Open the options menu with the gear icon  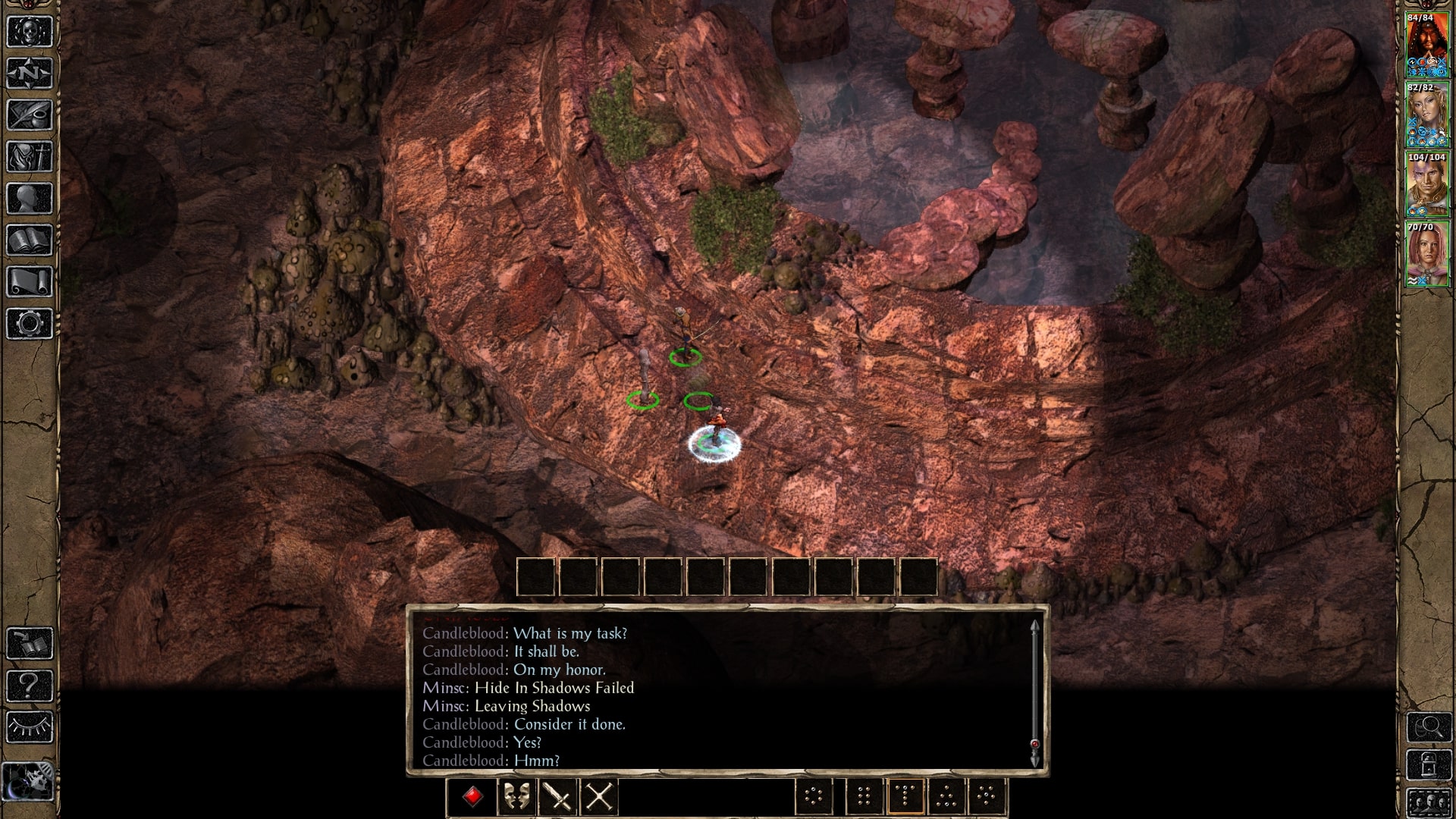30,324
